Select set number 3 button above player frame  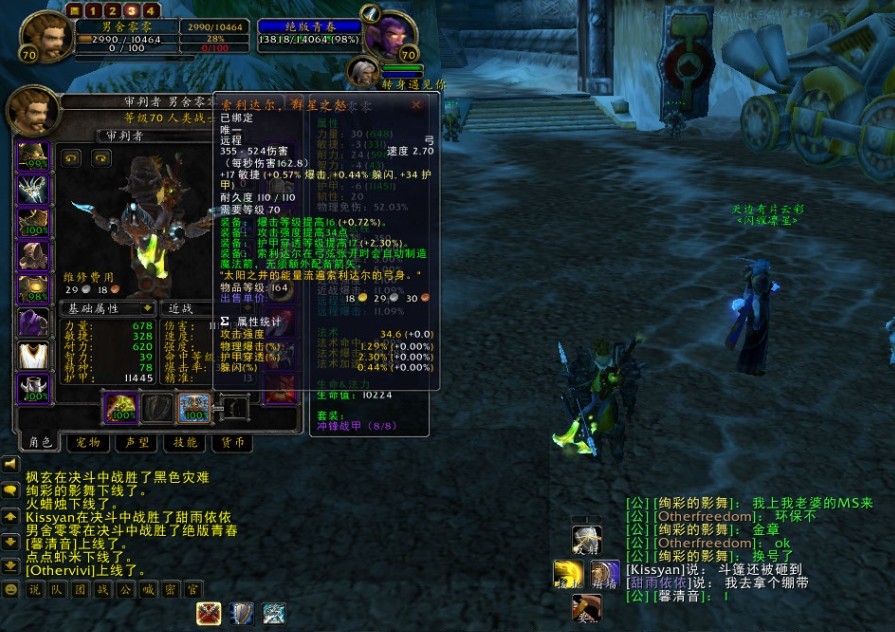[132, 10]
